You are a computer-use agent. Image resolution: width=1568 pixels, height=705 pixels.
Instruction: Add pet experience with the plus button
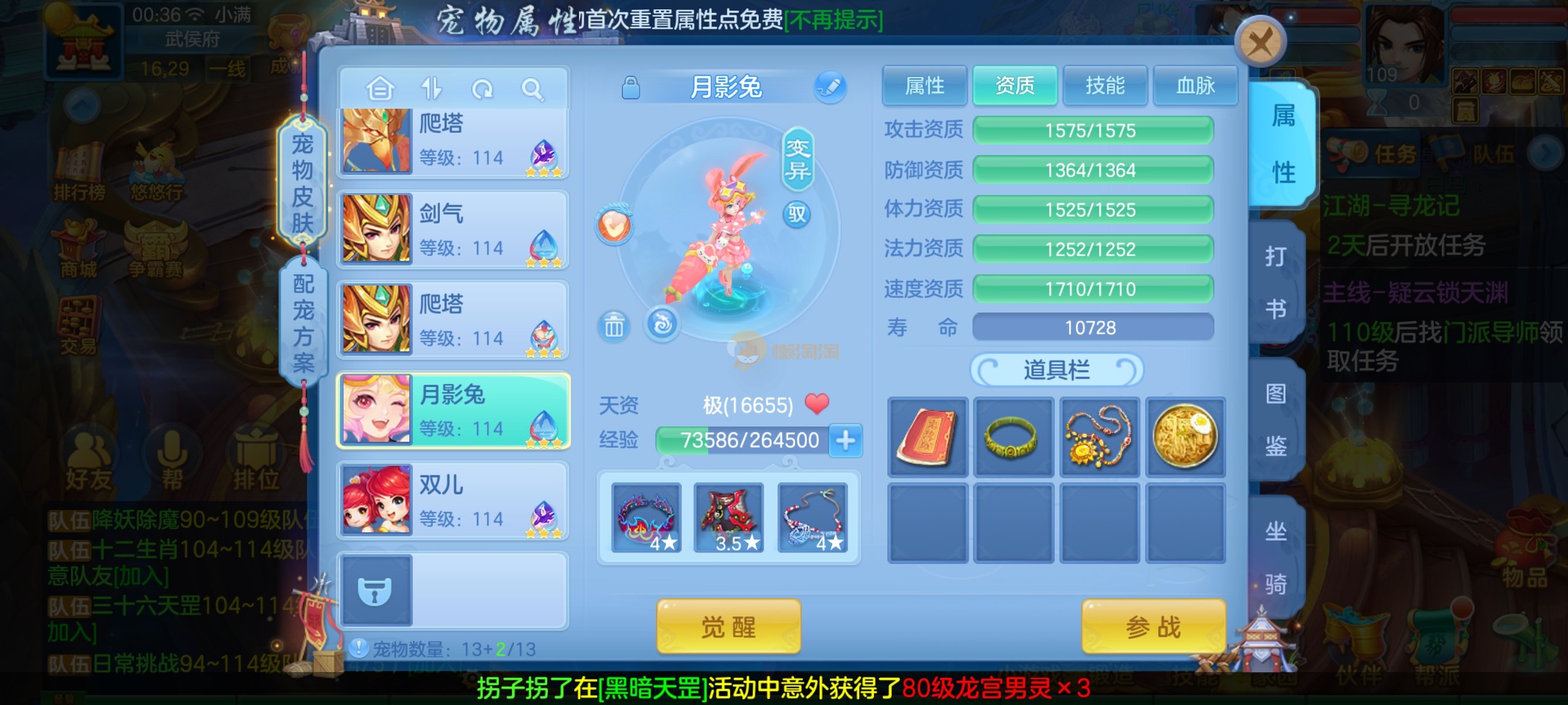tap(846, 440)
